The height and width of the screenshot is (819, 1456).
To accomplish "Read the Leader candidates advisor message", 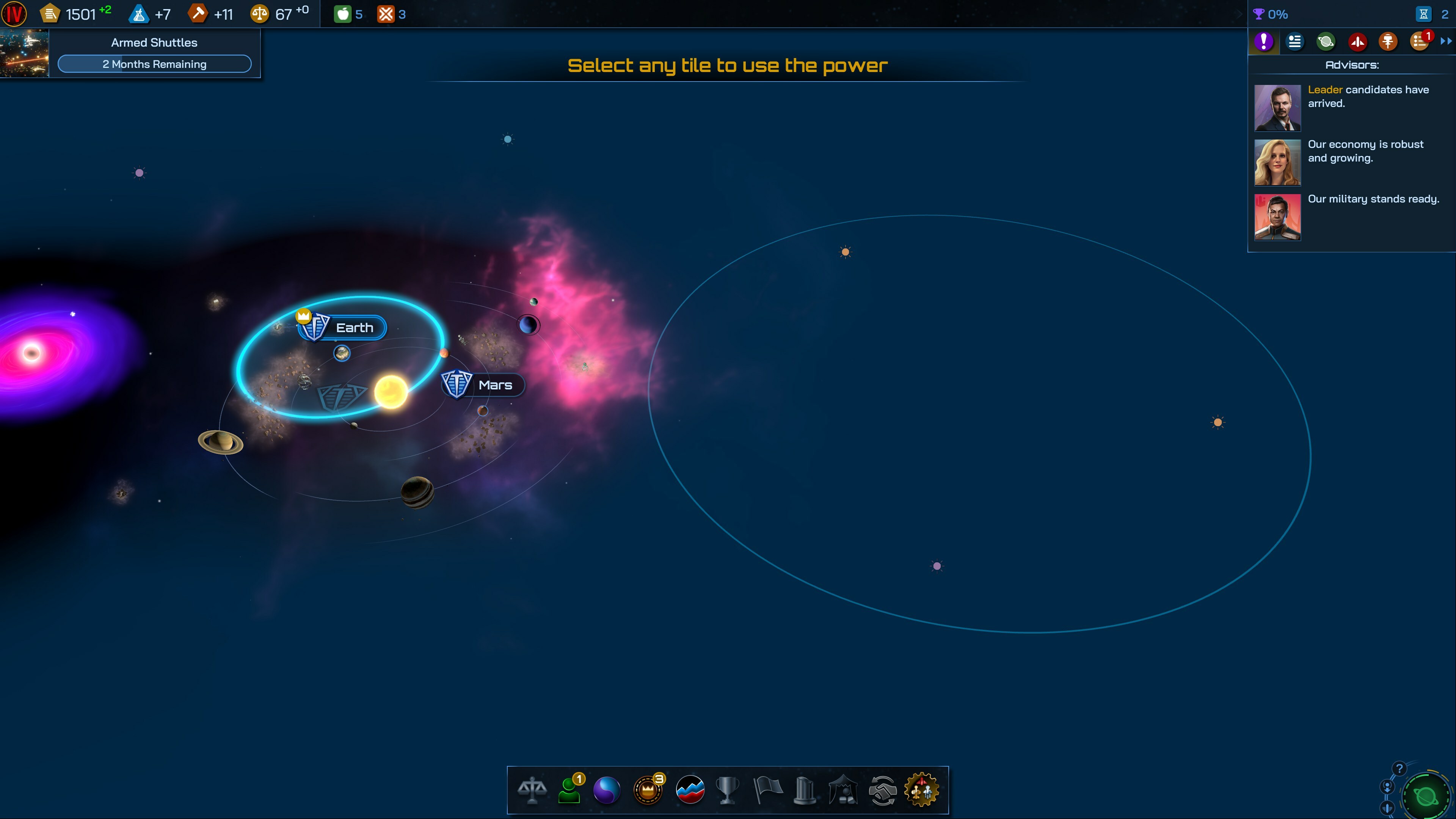I will [1368, 97].
